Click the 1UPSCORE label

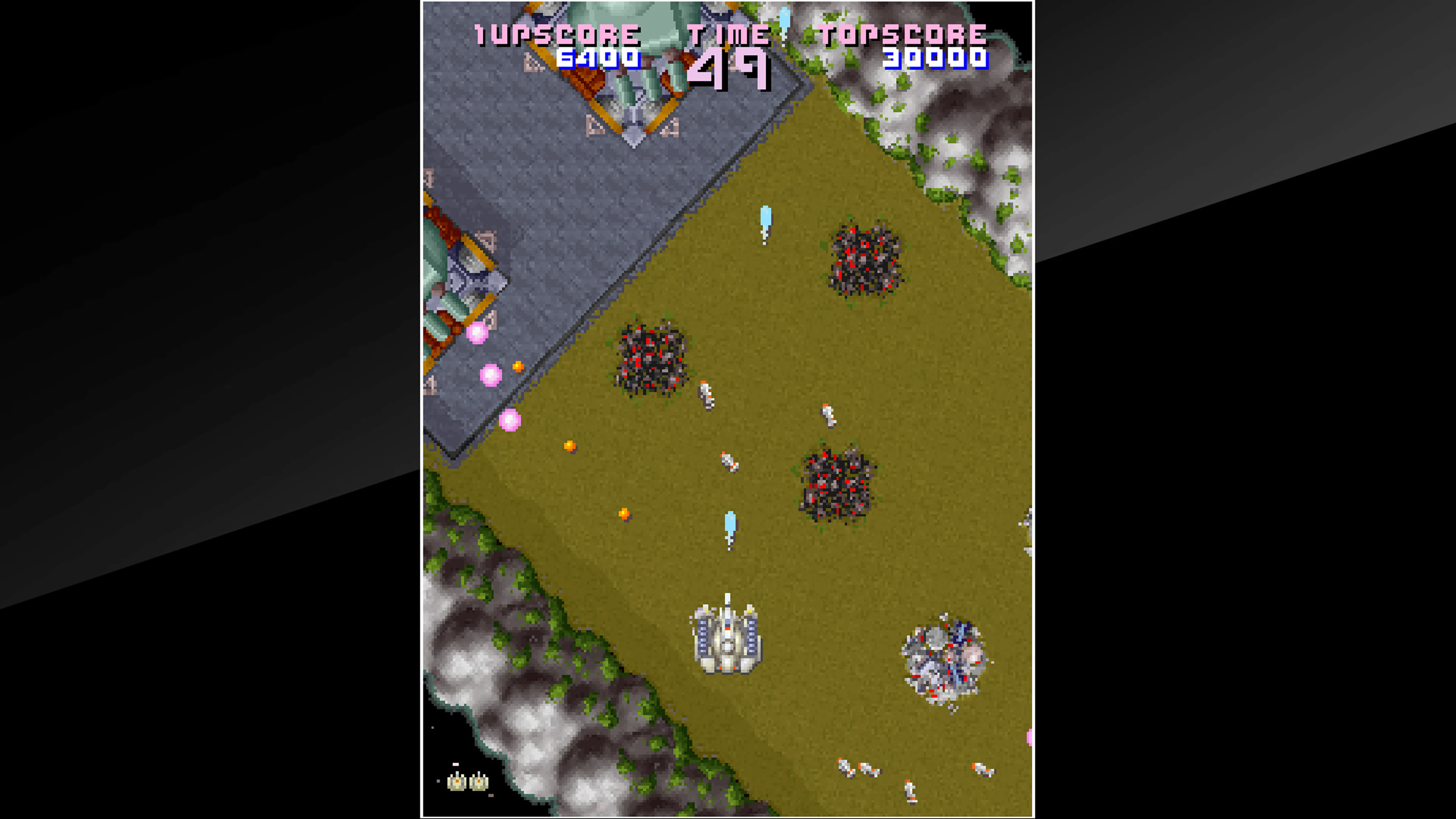click(x=557, y=35)
